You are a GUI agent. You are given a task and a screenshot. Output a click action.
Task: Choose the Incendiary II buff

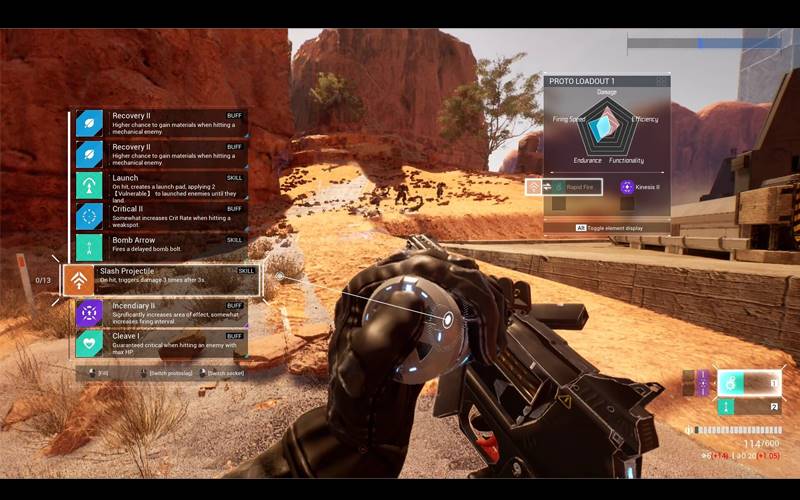pos(160,313)
